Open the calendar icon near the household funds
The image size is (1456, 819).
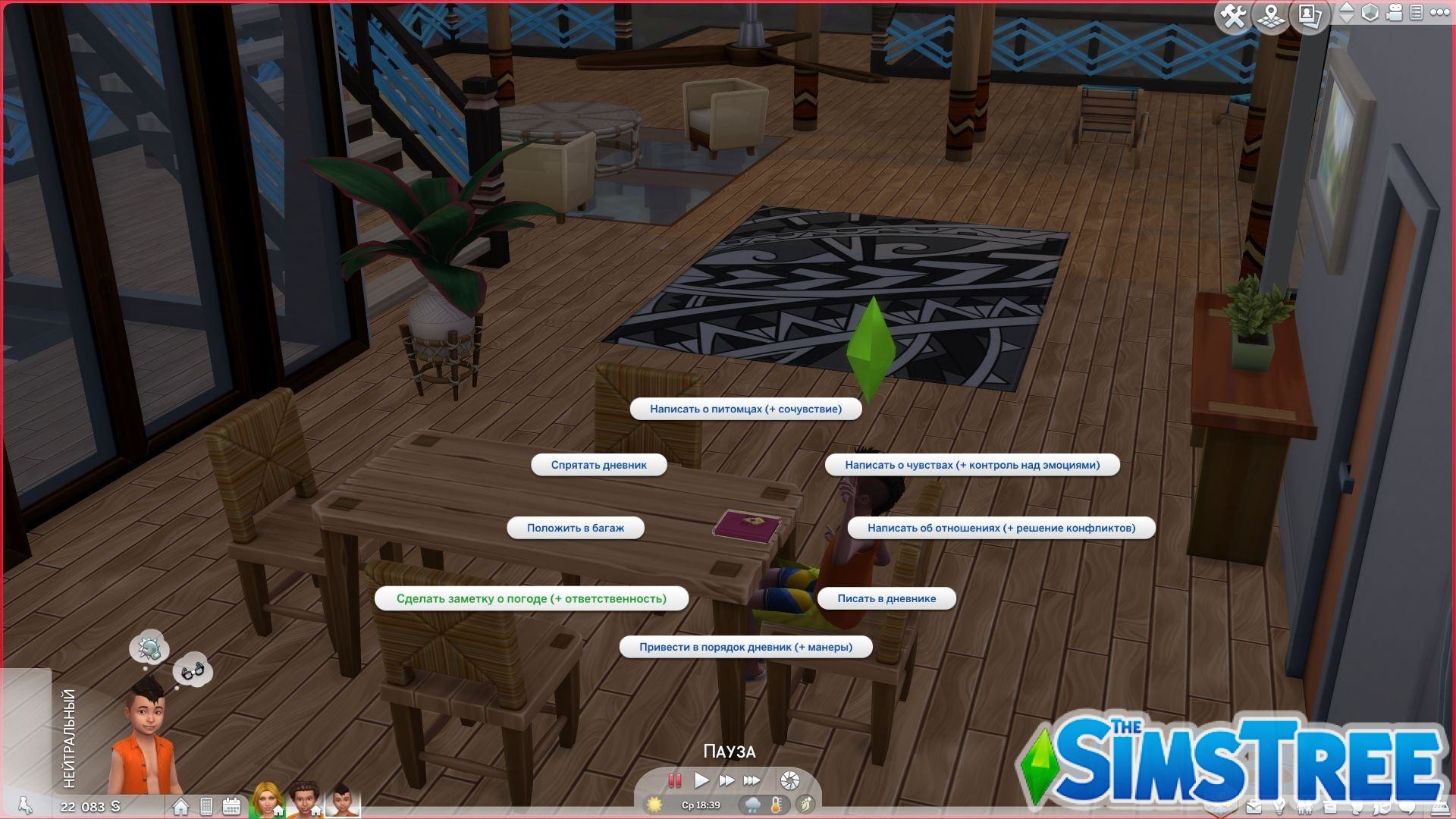pos(232,805)
